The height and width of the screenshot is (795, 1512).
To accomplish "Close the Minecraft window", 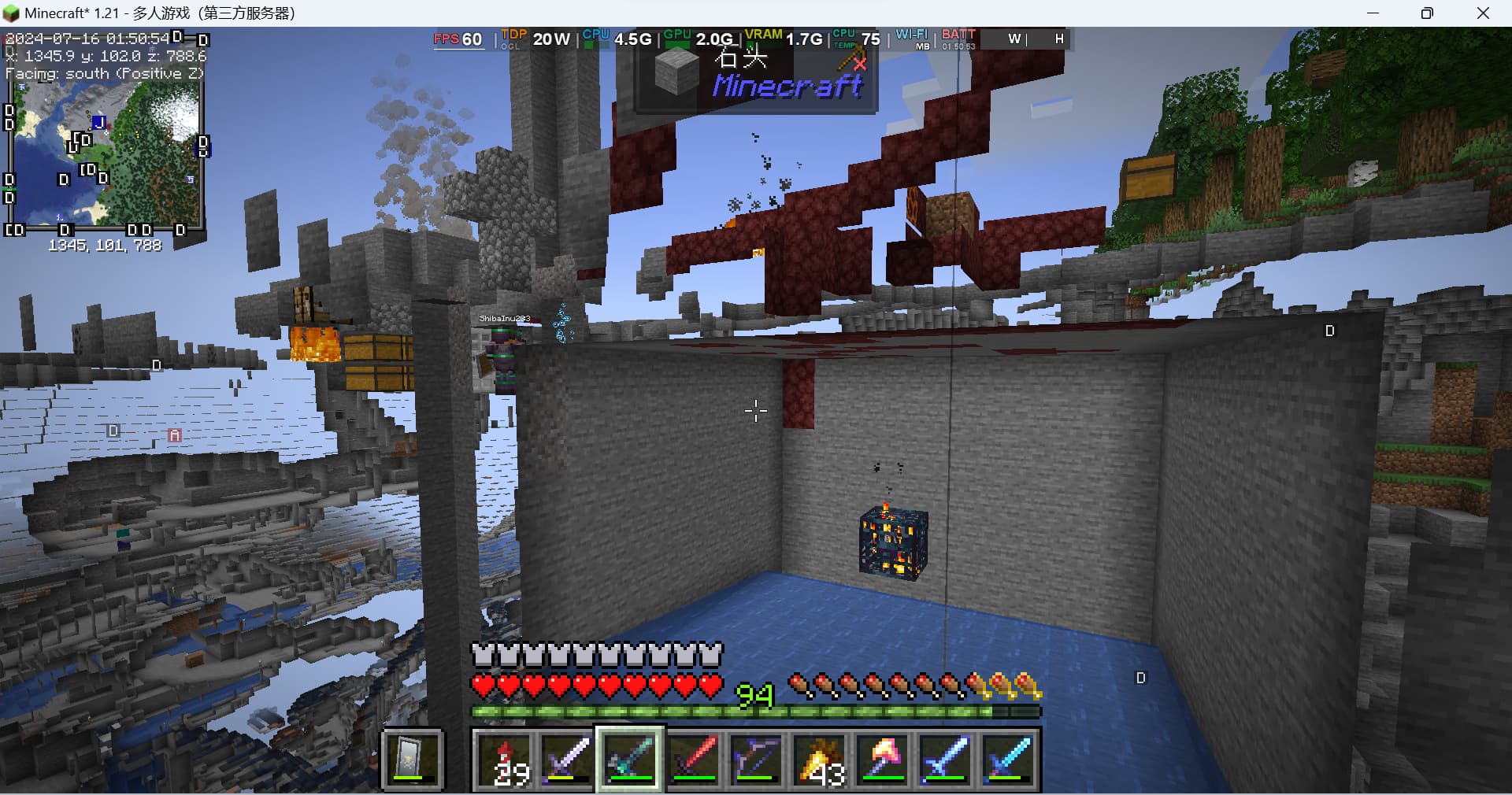I will point(1483,13).
